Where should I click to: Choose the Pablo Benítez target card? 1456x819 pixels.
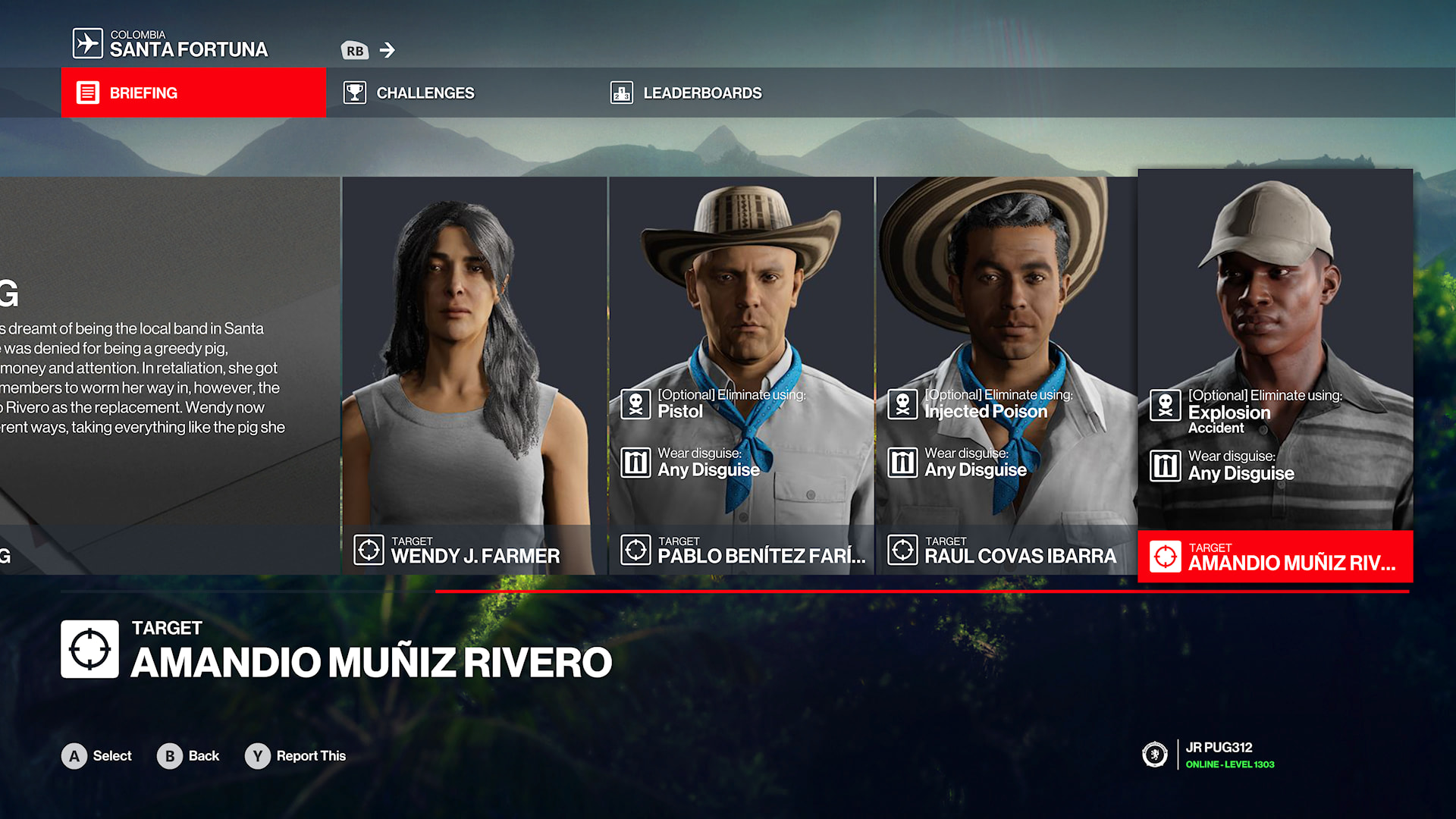click(x=741, y=375)
